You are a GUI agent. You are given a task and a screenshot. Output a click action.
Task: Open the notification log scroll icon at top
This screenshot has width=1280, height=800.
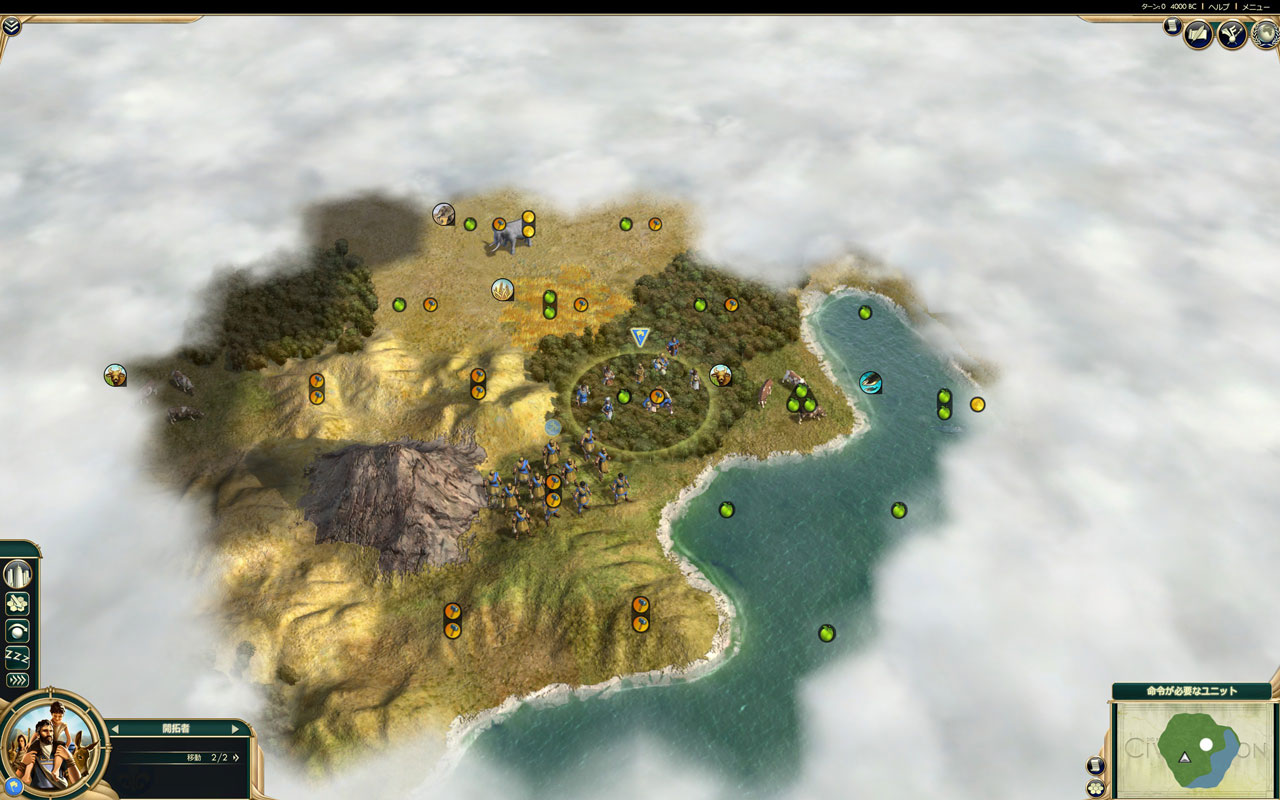pyautogui.click(x=1172, y=27)
